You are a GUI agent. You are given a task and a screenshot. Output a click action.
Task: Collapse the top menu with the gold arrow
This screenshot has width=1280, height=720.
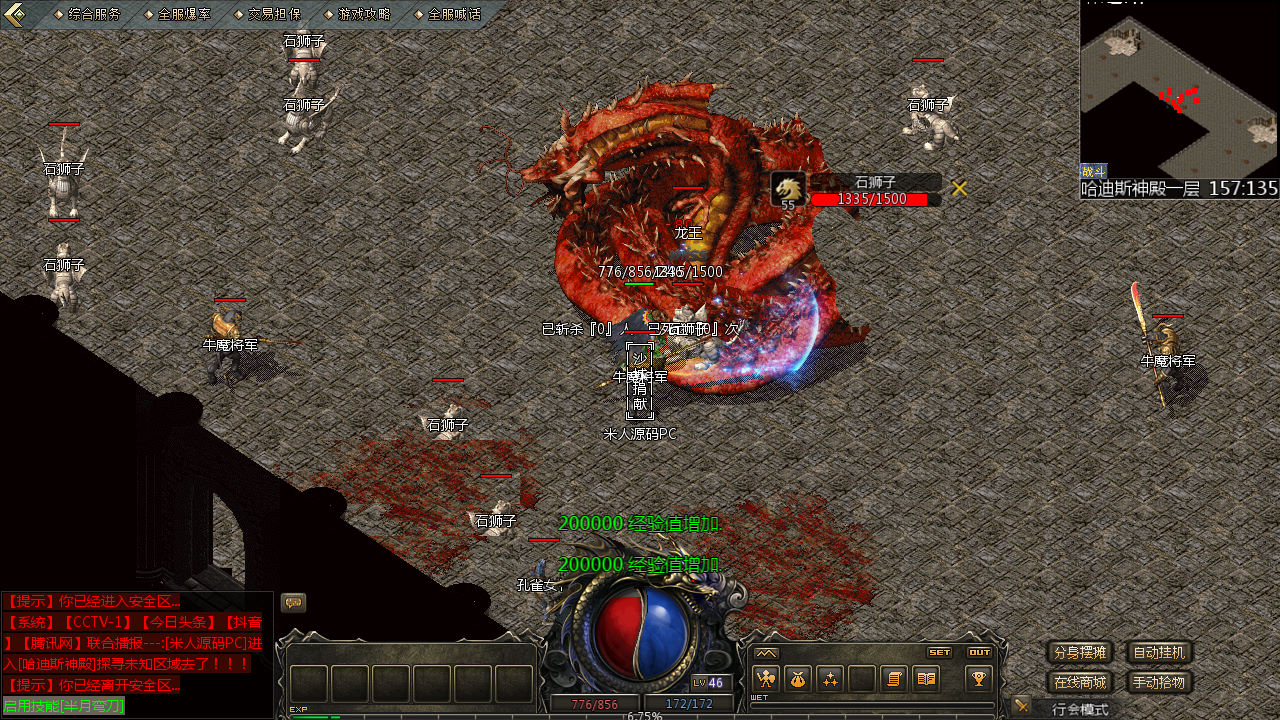pos(16,15)
